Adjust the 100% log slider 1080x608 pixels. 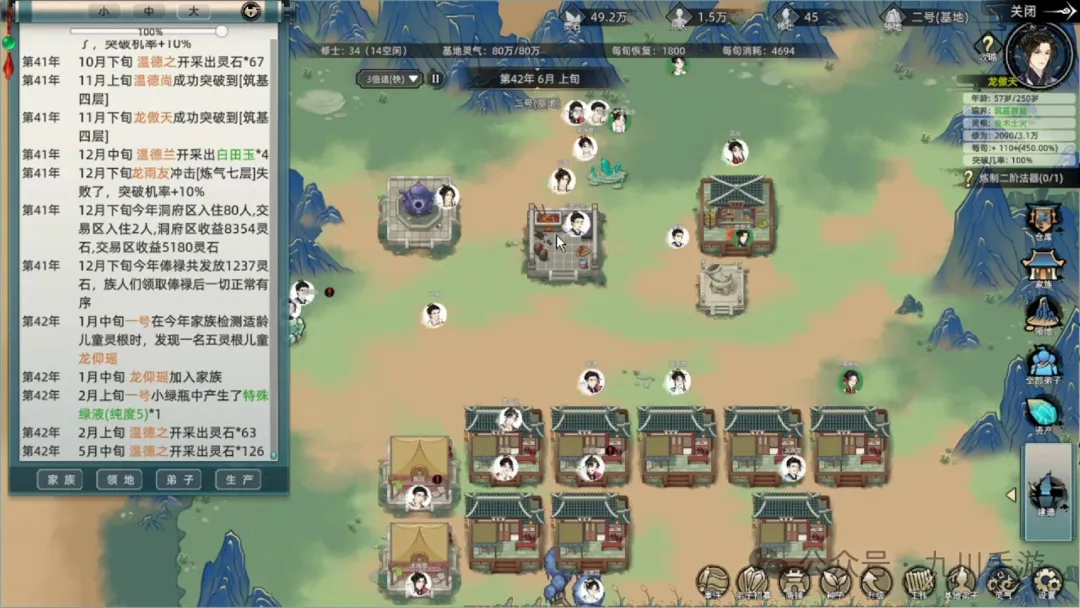(x=221, y=32)
